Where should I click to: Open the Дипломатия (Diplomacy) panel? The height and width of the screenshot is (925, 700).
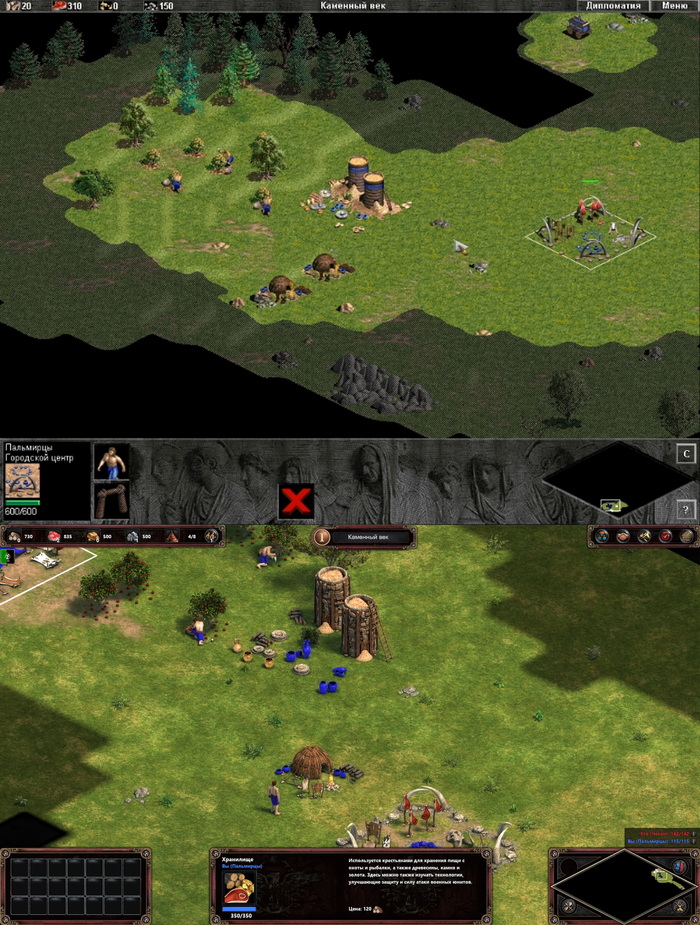[615, 6]
